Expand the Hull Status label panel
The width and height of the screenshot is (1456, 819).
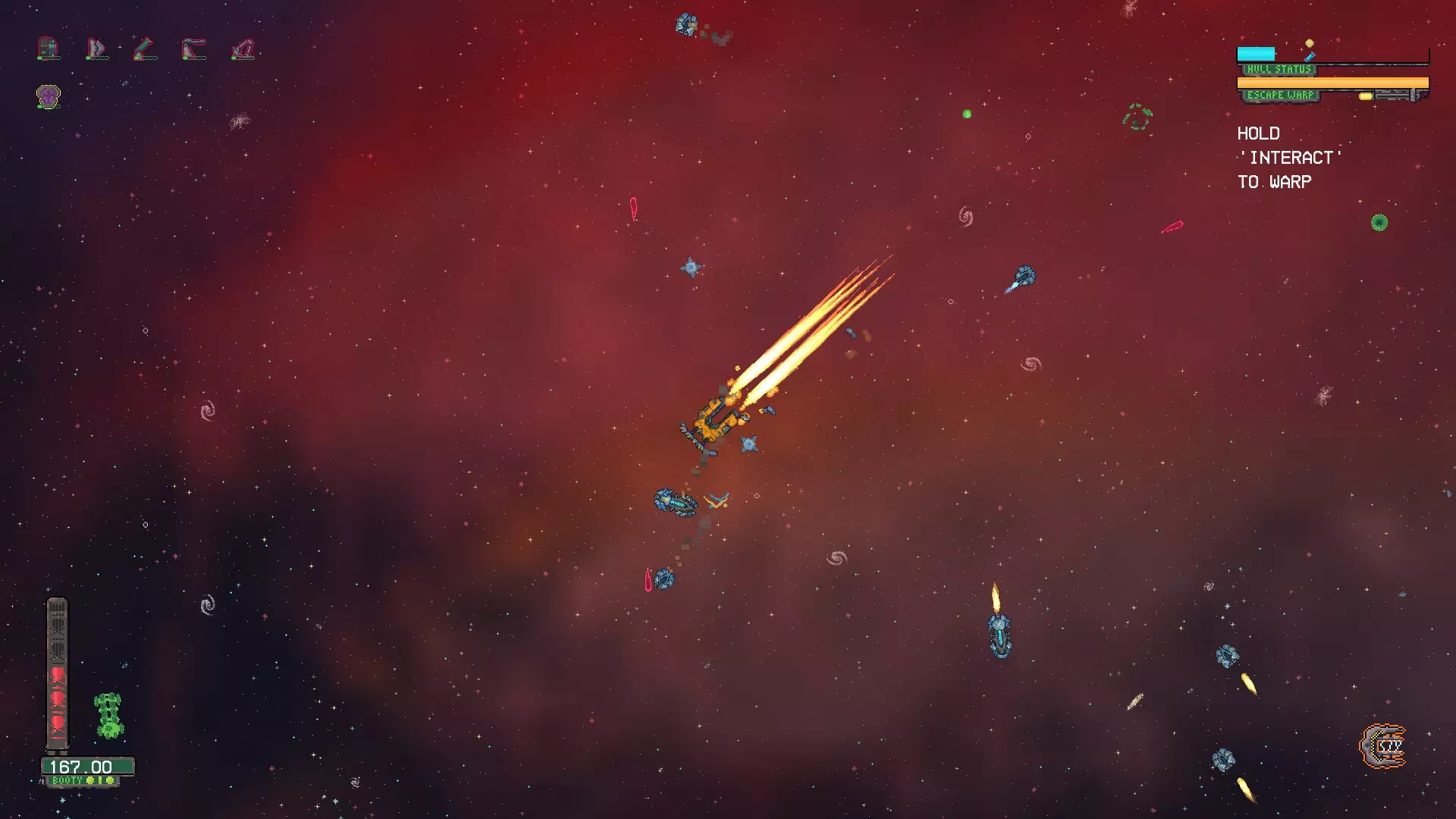(x=1279, y=69)
